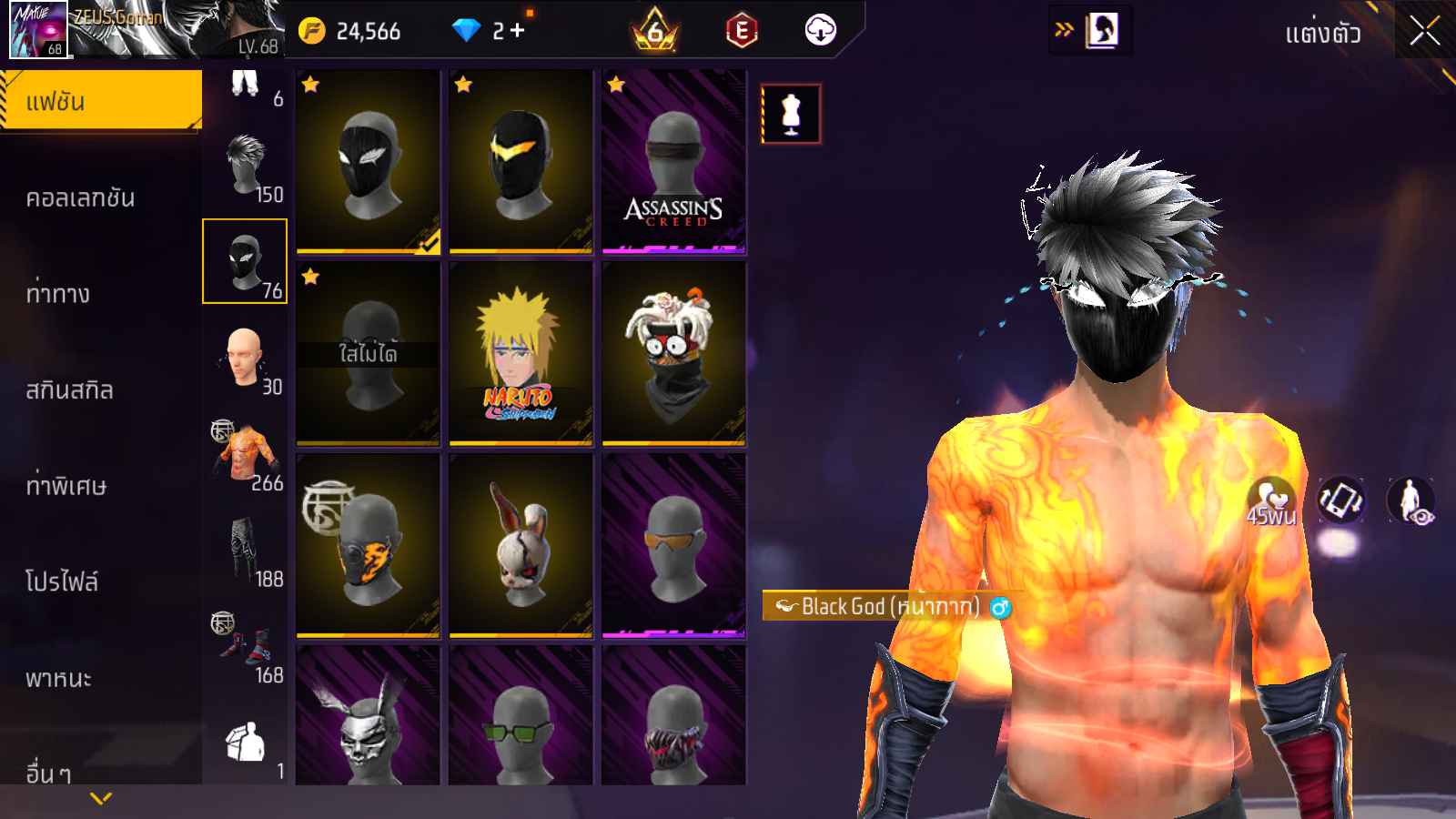Choose the green sunglasses face item
This screenshot has width=1456, height=819.
(521, 716)
